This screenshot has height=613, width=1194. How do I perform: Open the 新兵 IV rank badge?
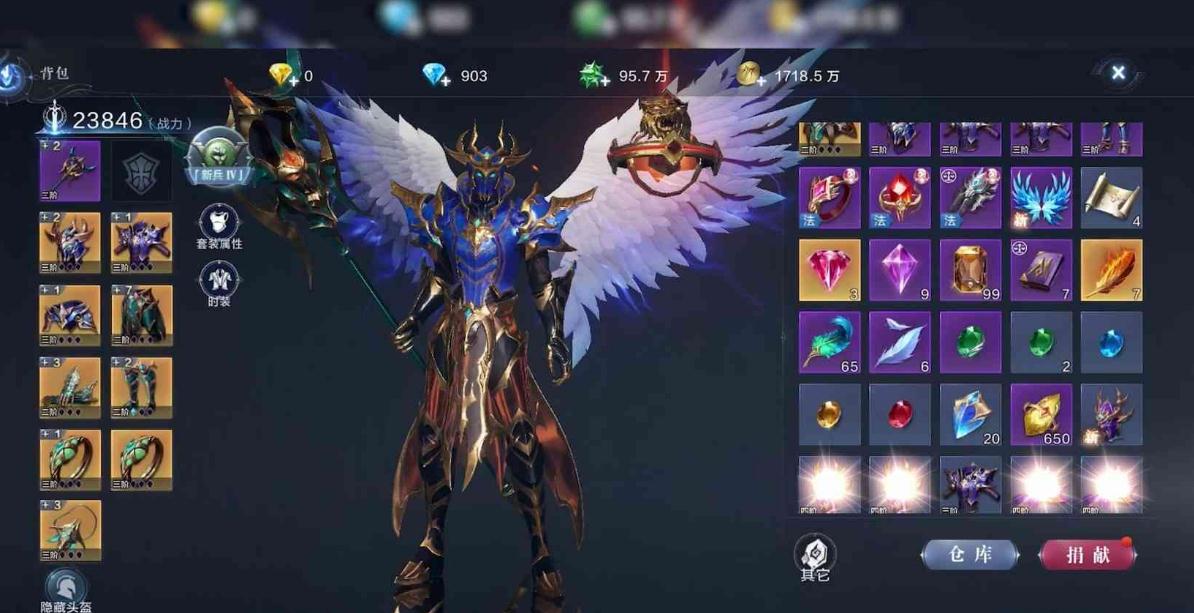coord(218,154)
